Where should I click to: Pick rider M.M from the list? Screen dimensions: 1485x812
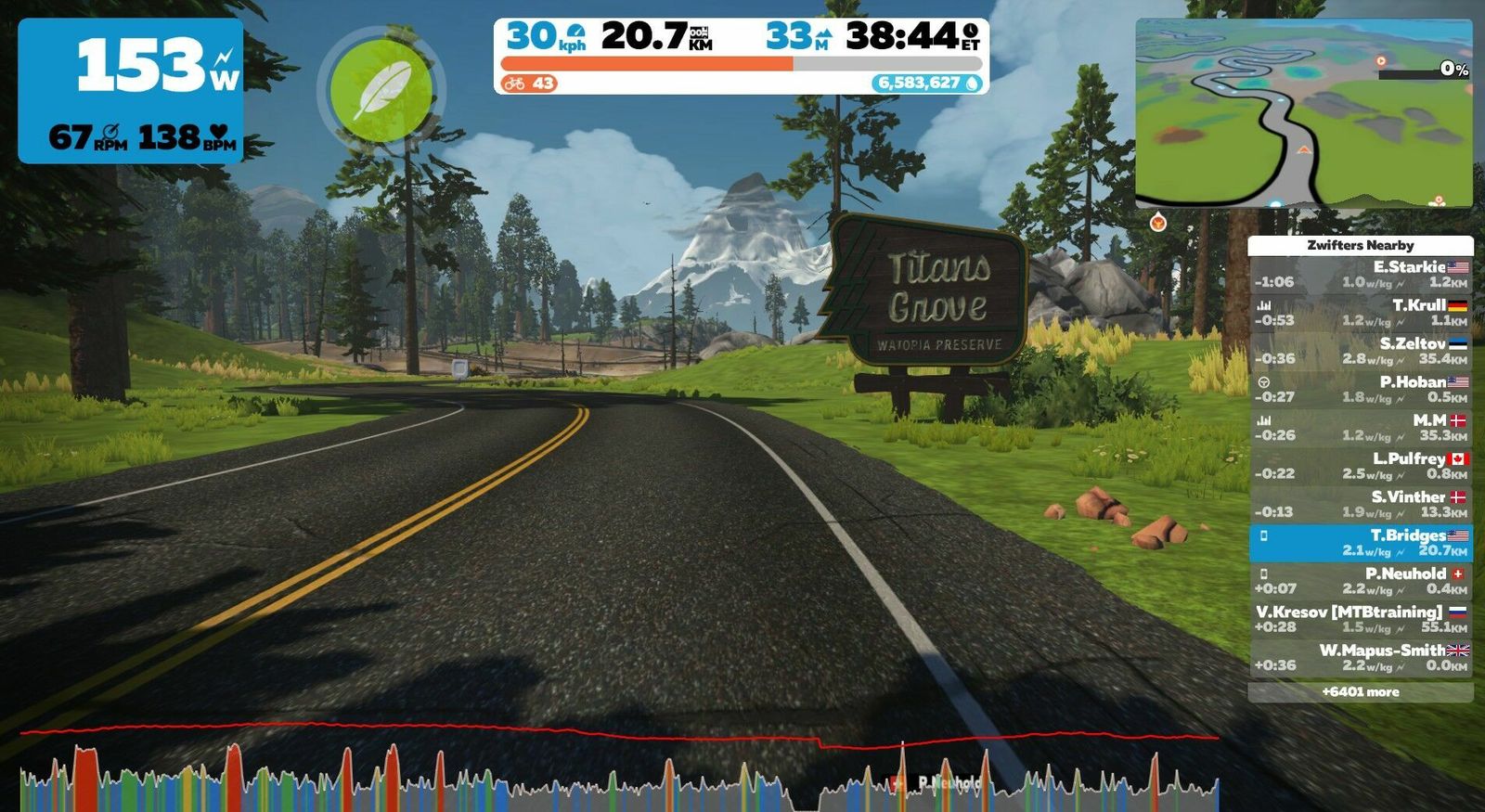click(1361, 428)
